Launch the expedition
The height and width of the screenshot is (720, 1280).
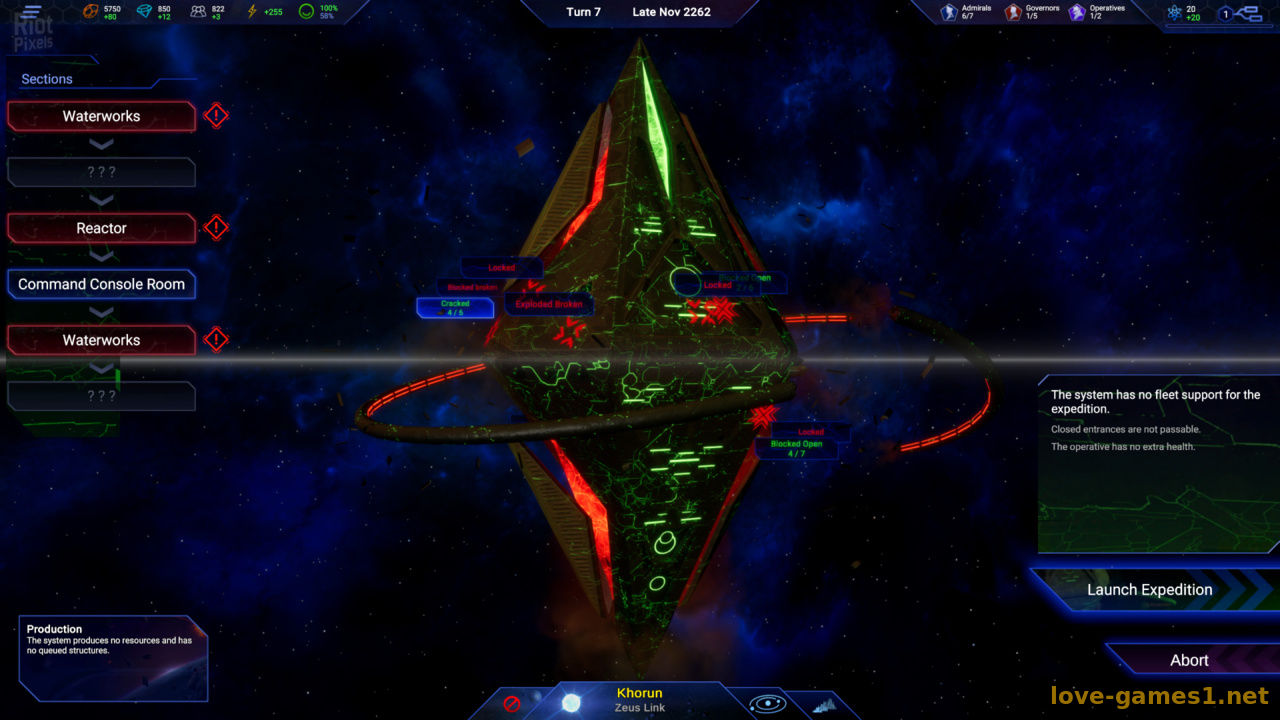(x=1149, y=590)
